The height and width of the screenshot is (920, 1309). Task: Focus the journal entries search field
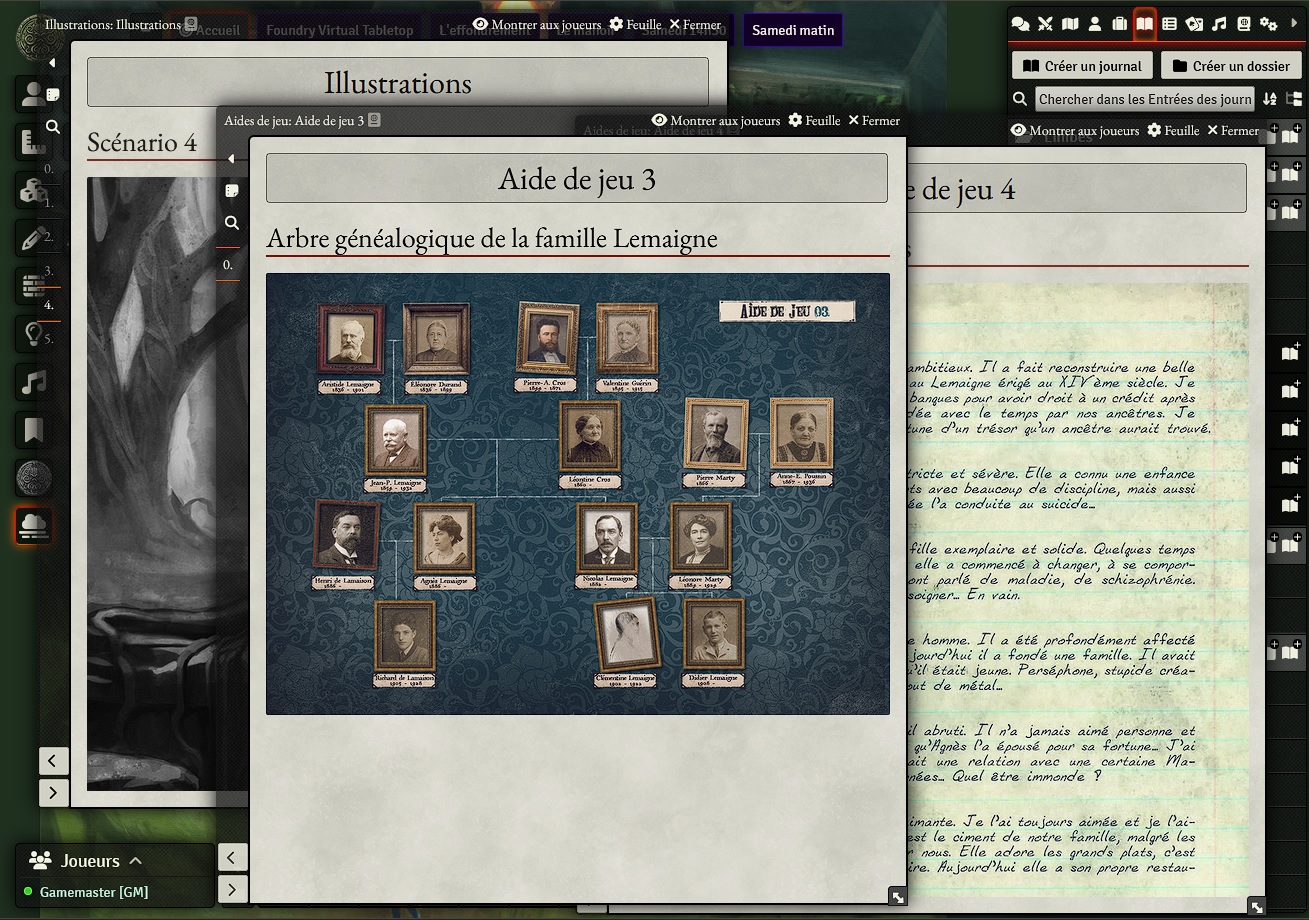pos(1144,99)
